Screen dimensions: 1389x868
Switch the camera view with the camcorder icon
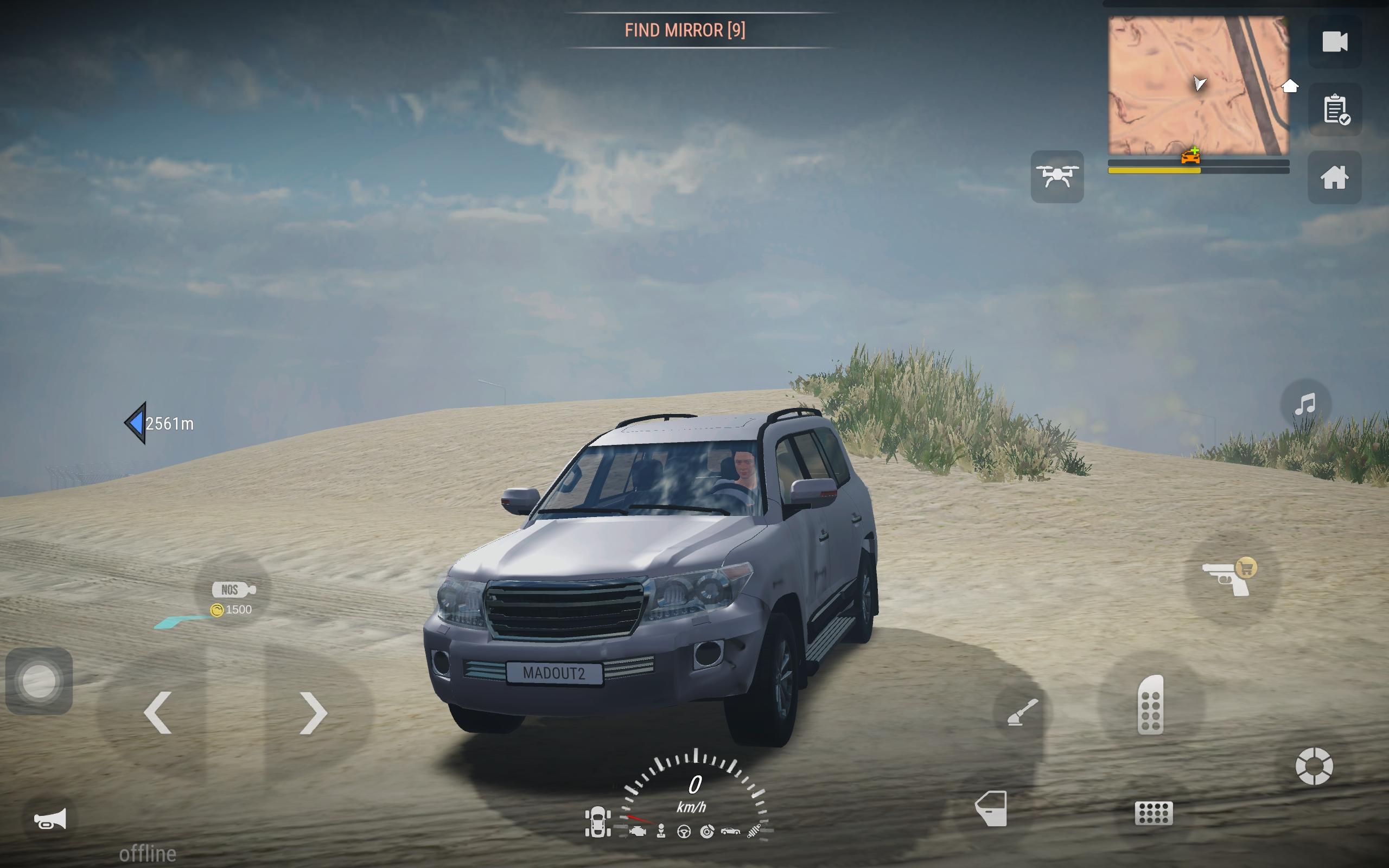[x=1335, y=42]
